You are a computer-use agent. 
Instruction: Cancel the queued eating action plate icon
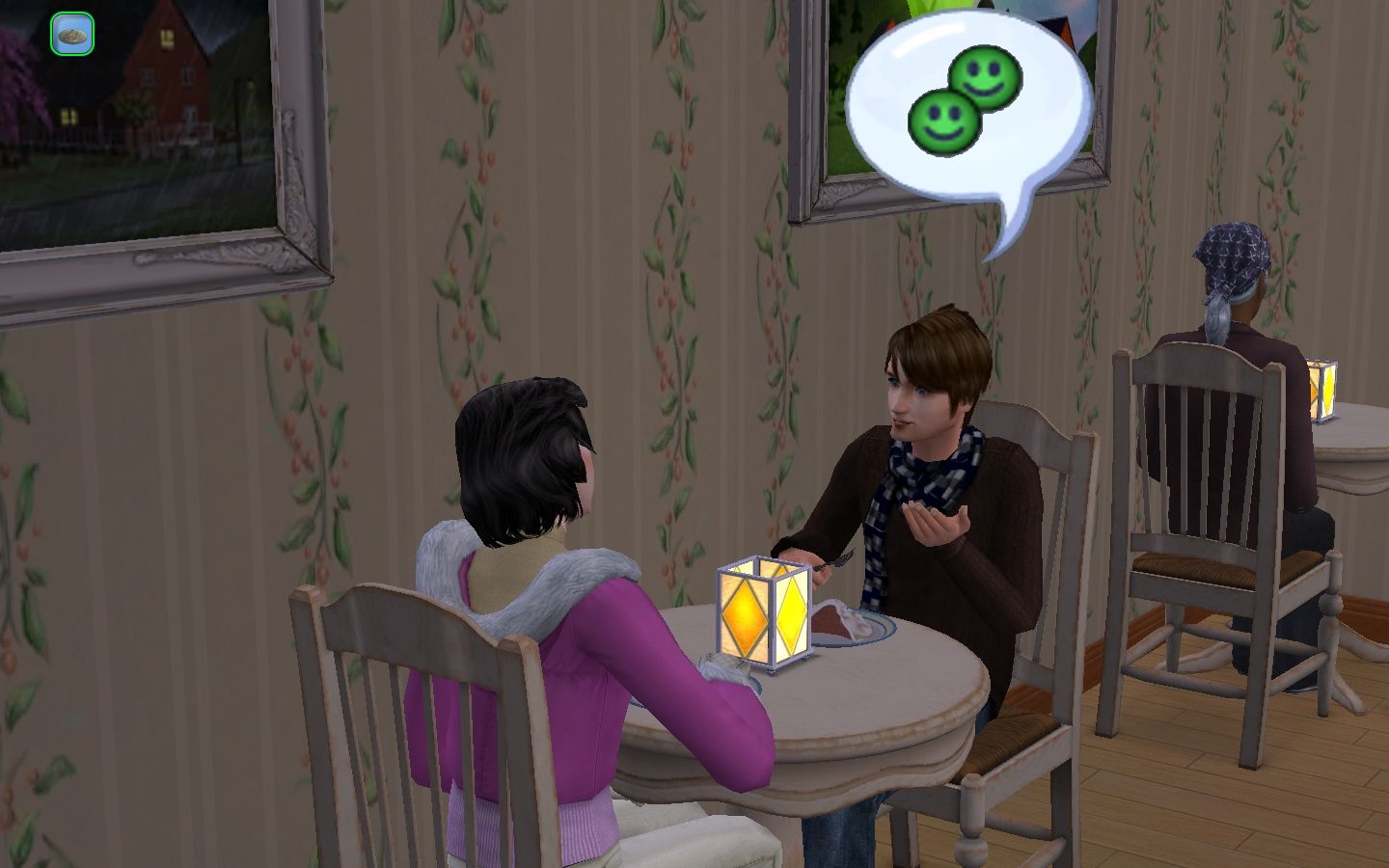[x=72, y=35]
